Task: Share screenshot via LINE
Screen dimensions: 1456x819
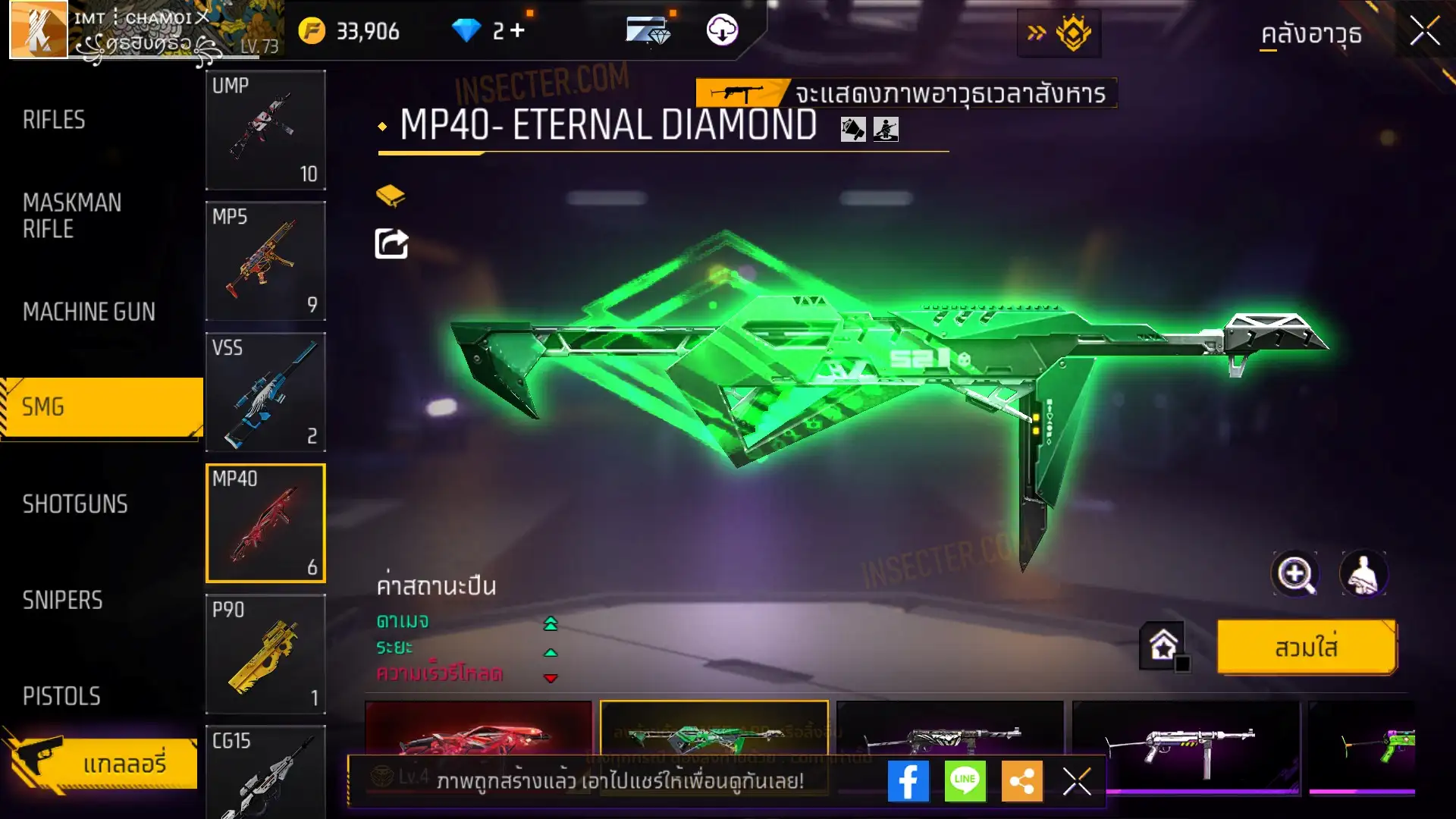Action: tap(965, 781)
